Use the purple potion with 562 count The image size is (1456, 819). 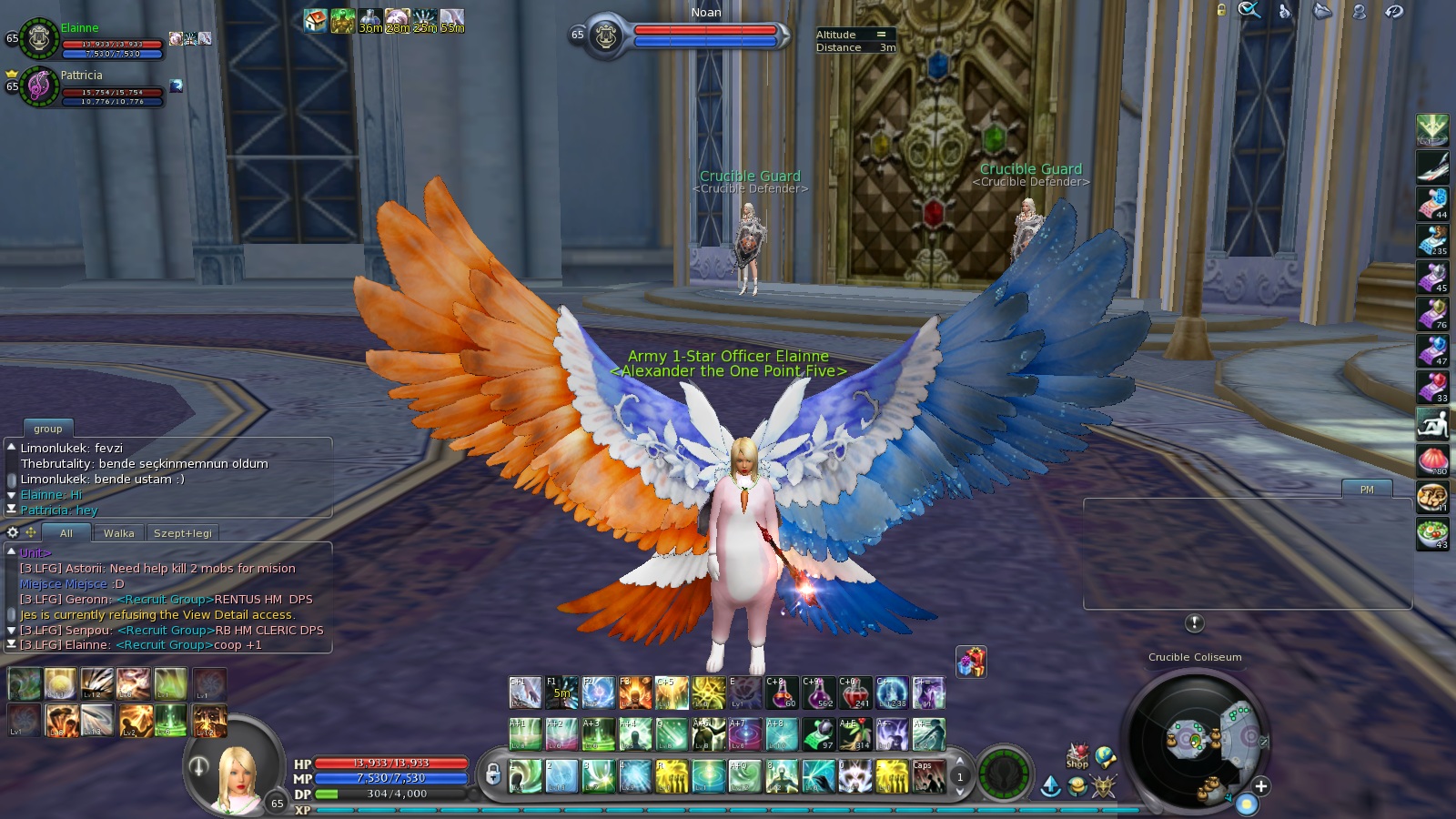pyautogui.click(x=818, y=693)
